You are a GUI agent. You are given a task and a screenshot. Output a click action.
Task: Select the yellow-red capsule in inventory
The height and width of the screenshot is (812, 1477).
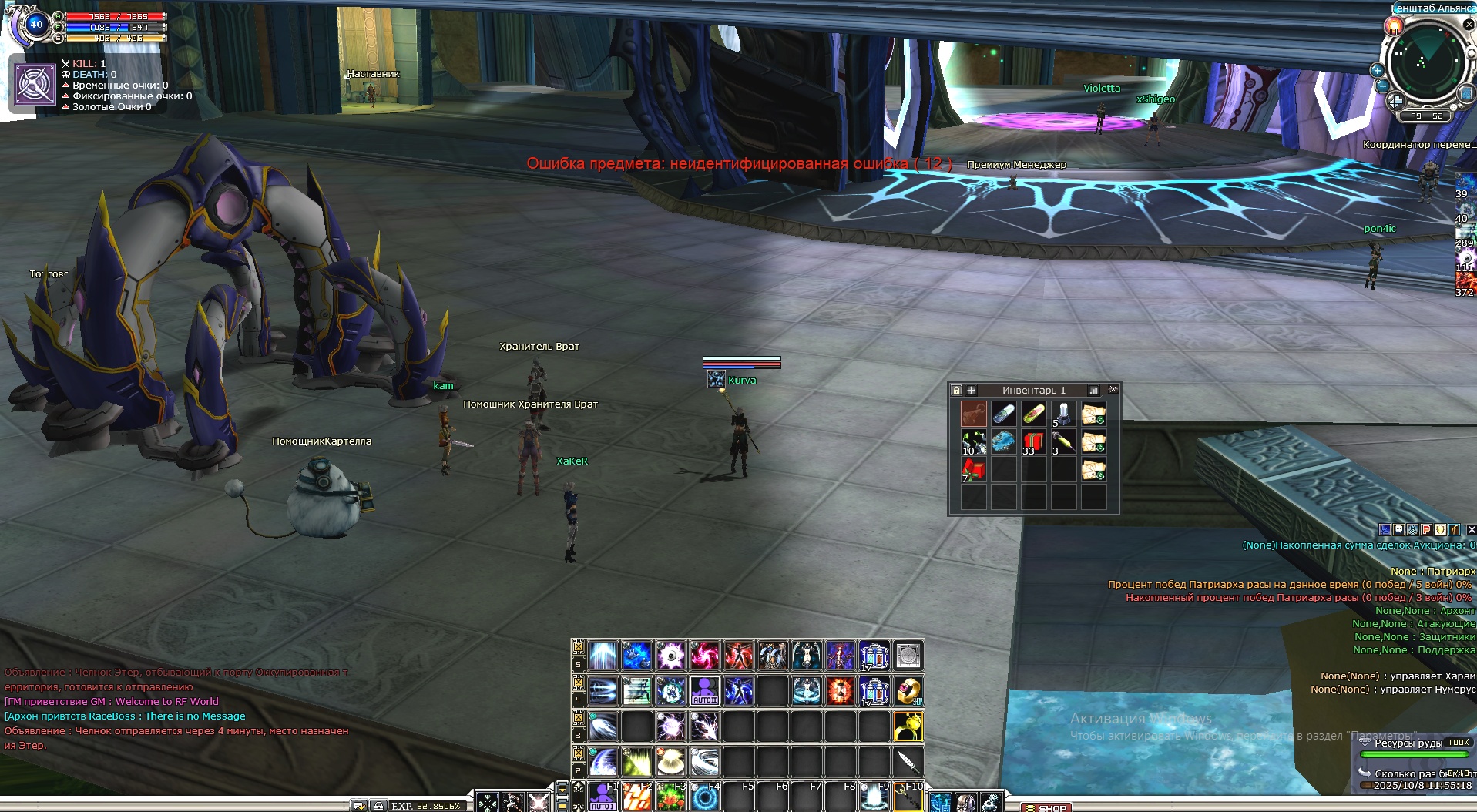click(1033, 414)
